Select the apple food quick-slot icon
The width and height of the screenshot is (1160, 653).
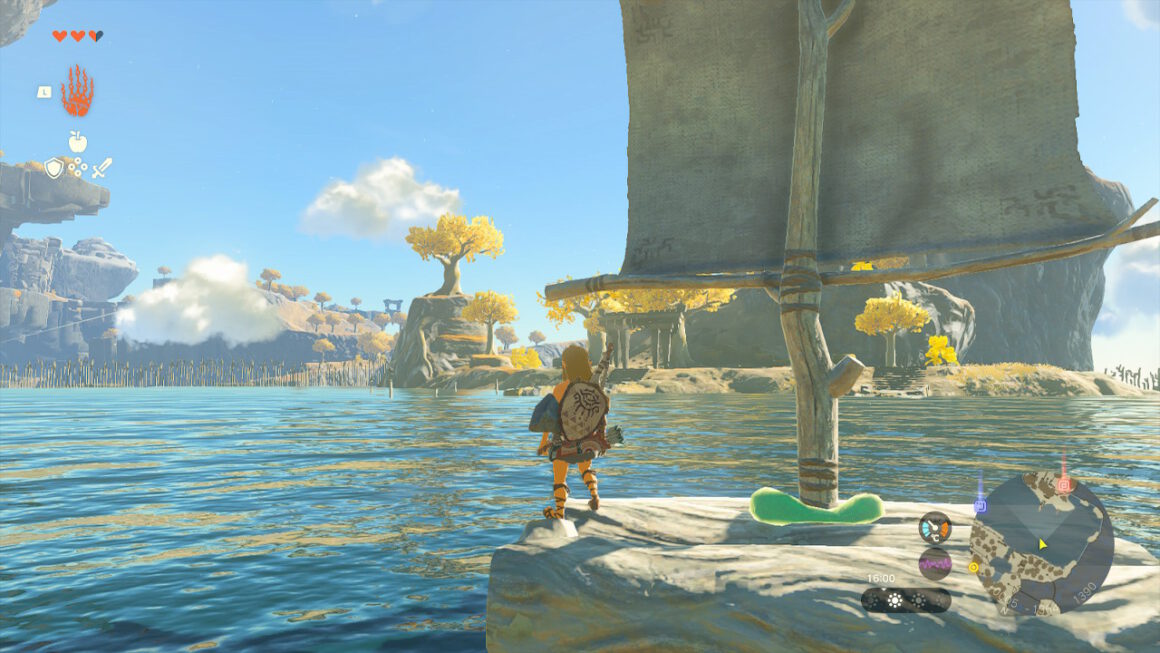click(x=77, y=142)
